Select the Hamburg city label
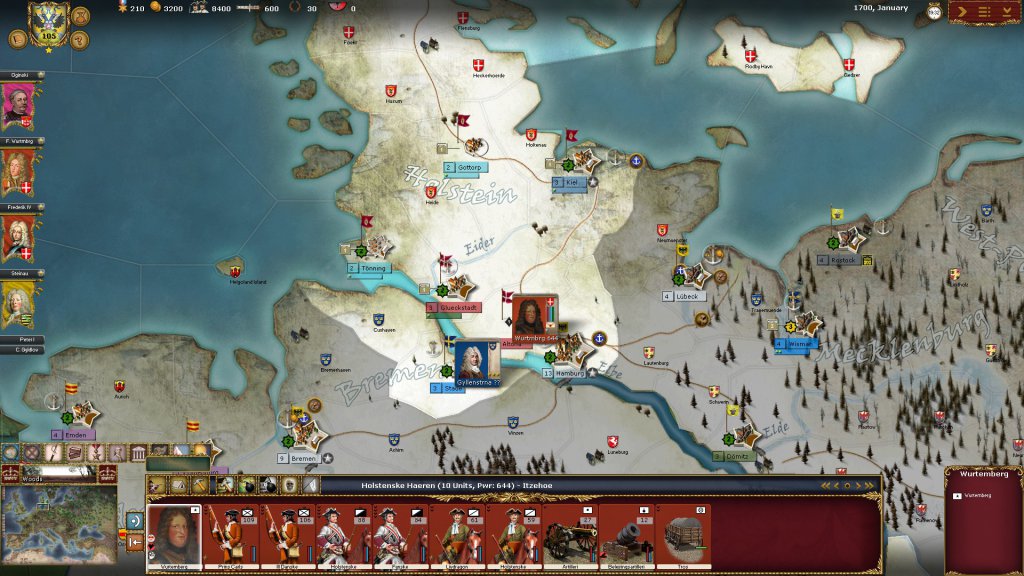 point(568,373)
